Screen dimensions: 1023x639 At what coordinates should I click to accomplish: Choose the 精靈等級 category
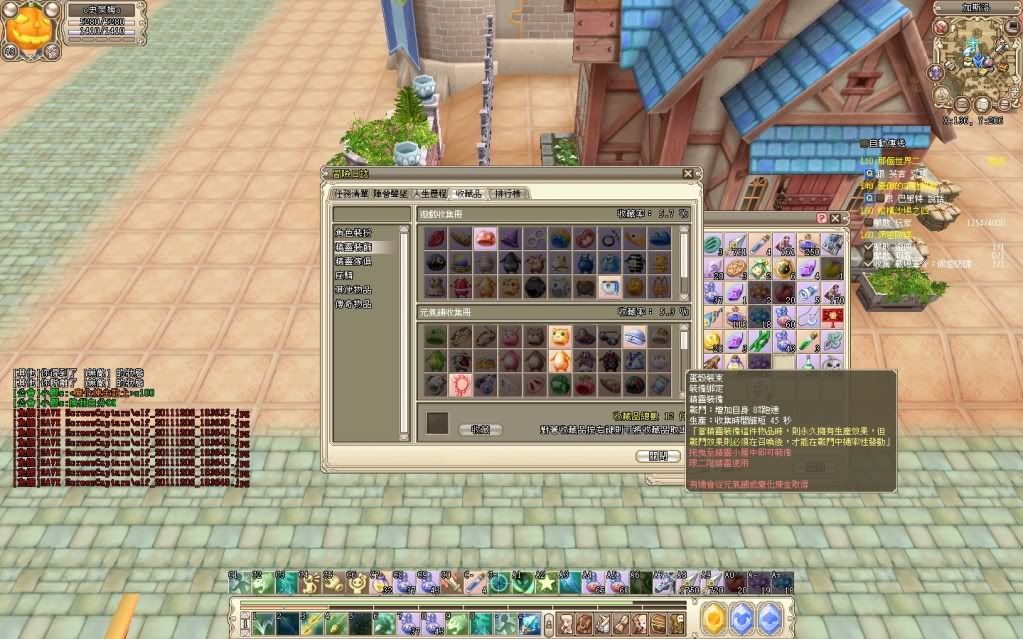point(353,260)
